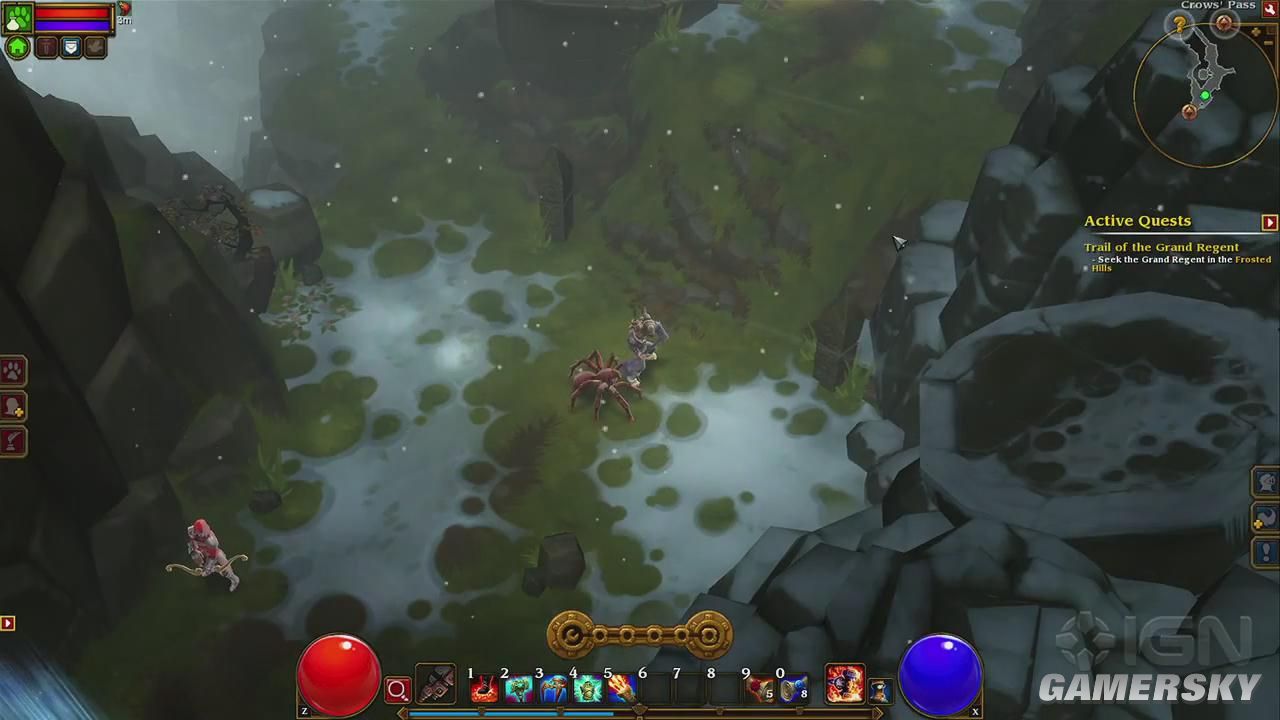Select the white shield buff icon
This screenshot has width=1280, height=720.
point(71,47)
